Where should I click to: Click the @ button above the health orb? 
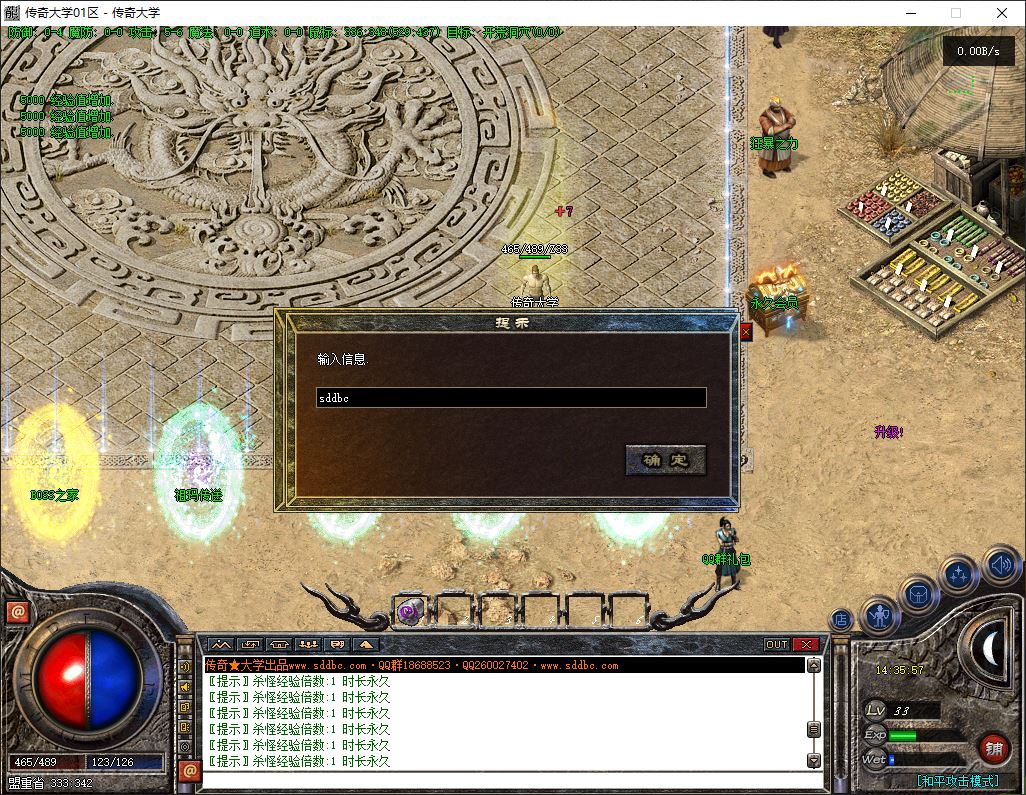17,612
